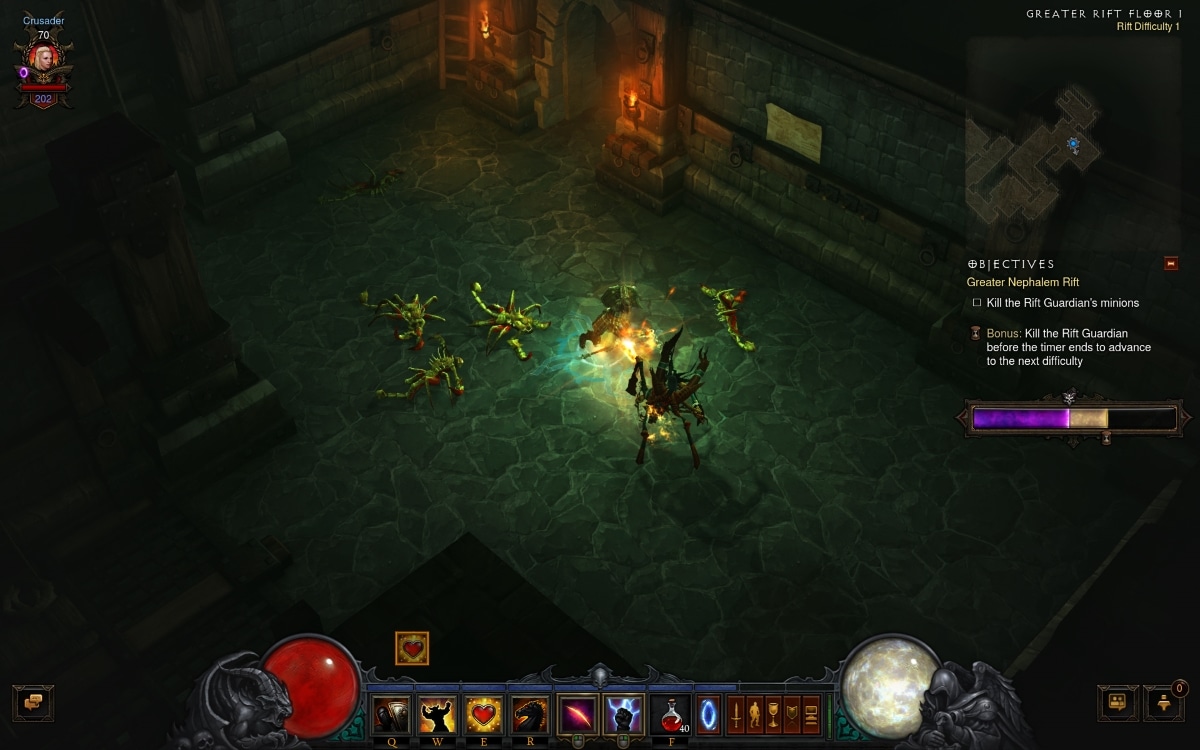This screenshot has width=1200, height=750.
Task: Cast the glowing heart skill on E
Action: [x=484, y=715]
